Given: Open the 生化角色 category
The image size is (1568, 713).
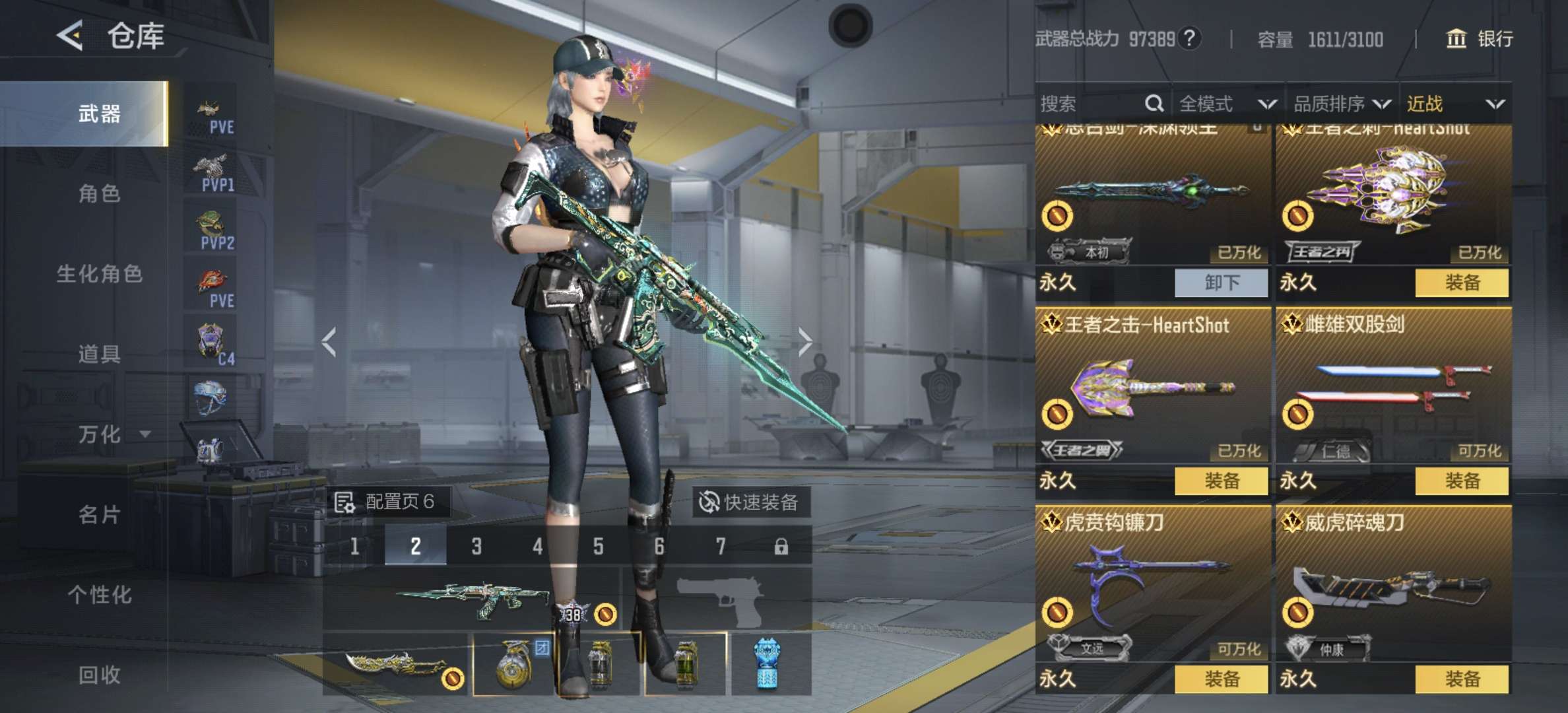Looking at the screenshot, I should pyautogui.click(x=99, y=274).
